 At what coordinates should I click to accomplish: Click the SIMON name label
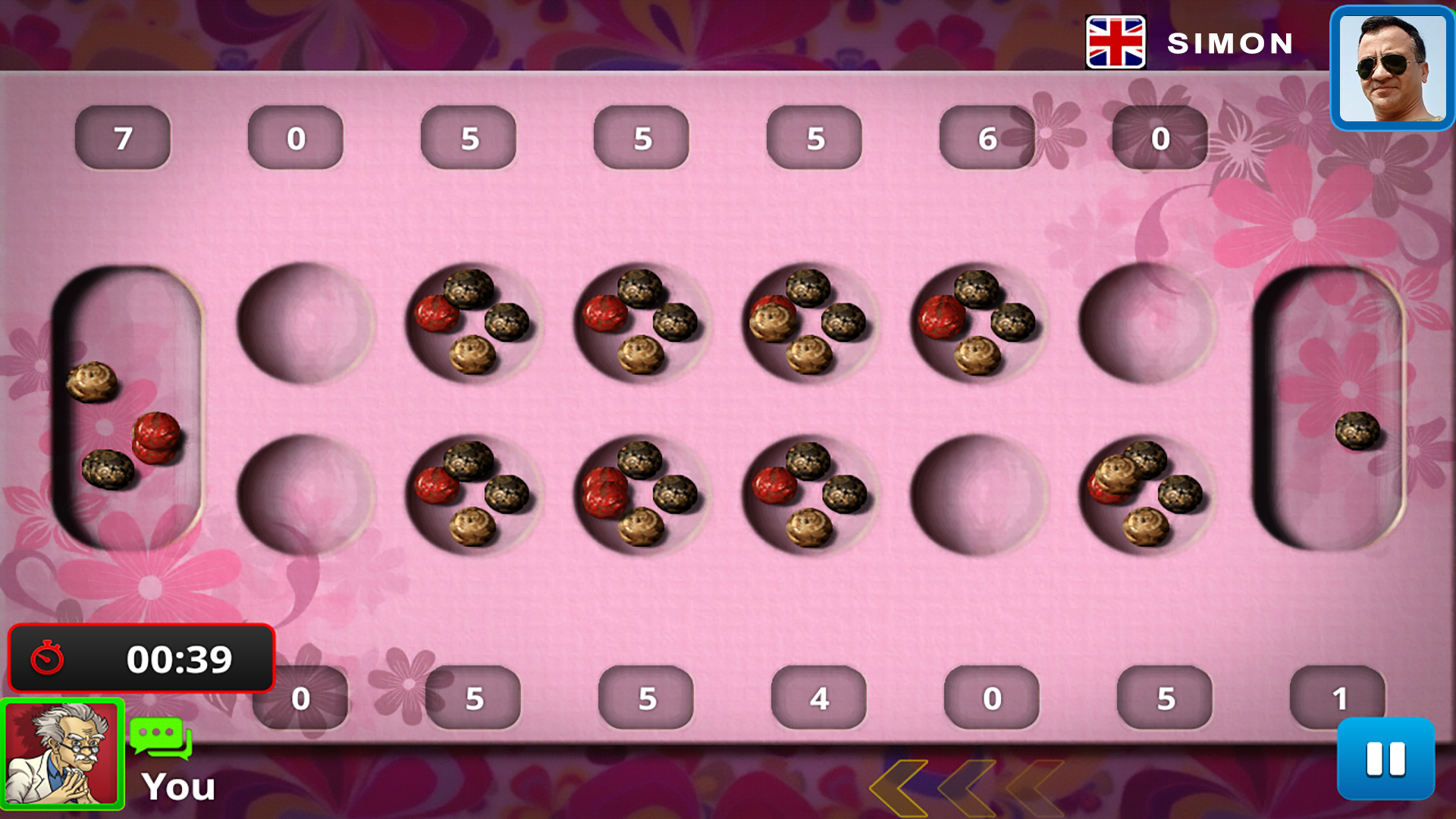(x=1228, y=43)
